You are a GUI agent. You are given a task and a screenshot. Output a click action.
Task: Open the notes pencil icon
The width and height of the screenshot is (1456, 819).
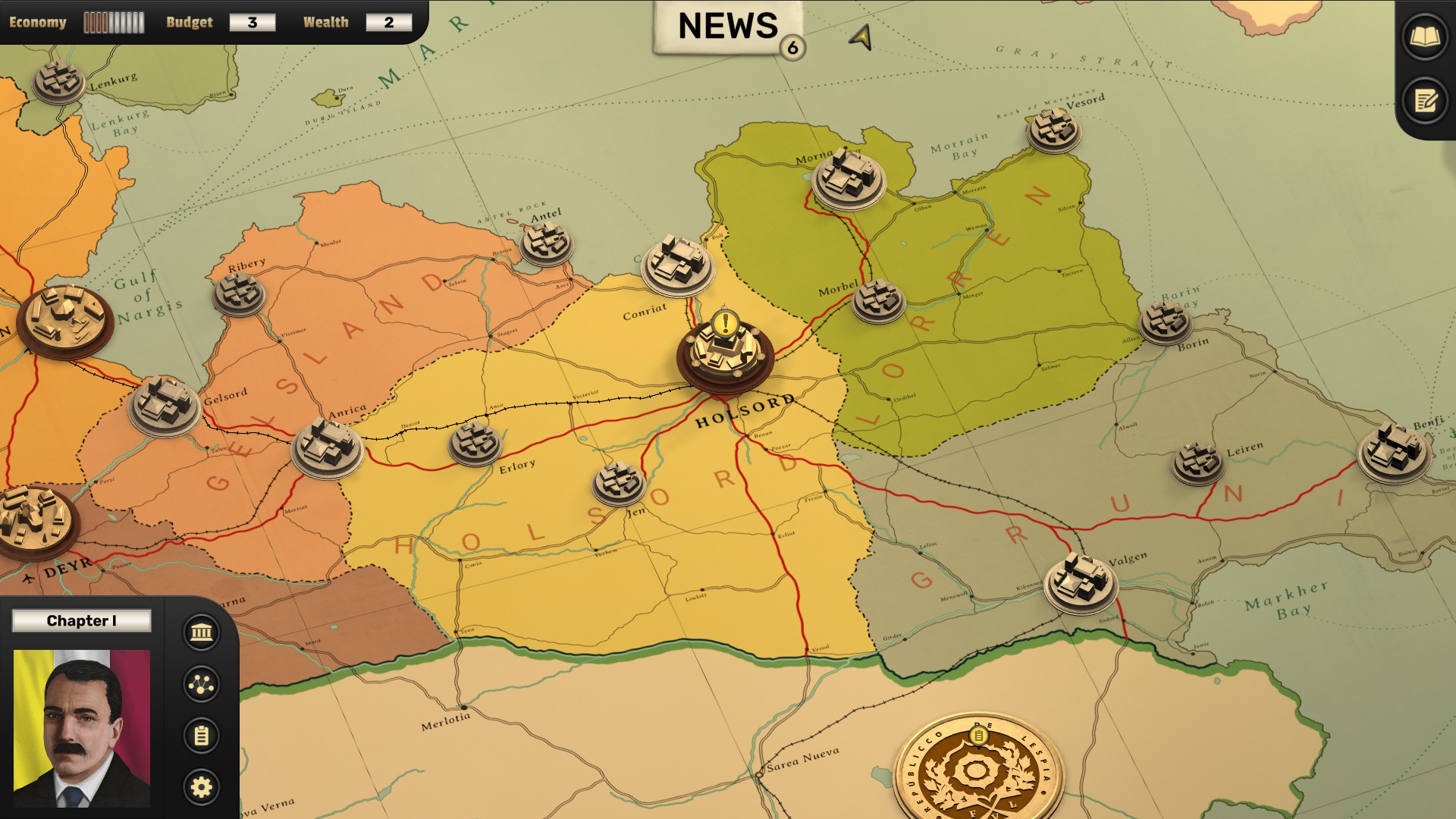click(1424, 101)
